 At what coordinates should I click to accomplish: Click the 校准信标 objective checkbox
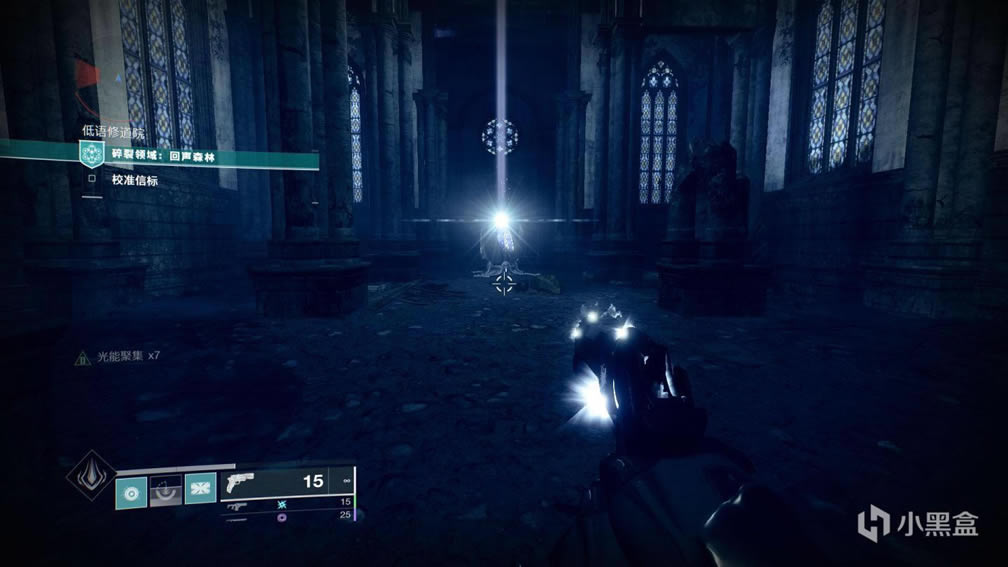click(x=92, y=180)
